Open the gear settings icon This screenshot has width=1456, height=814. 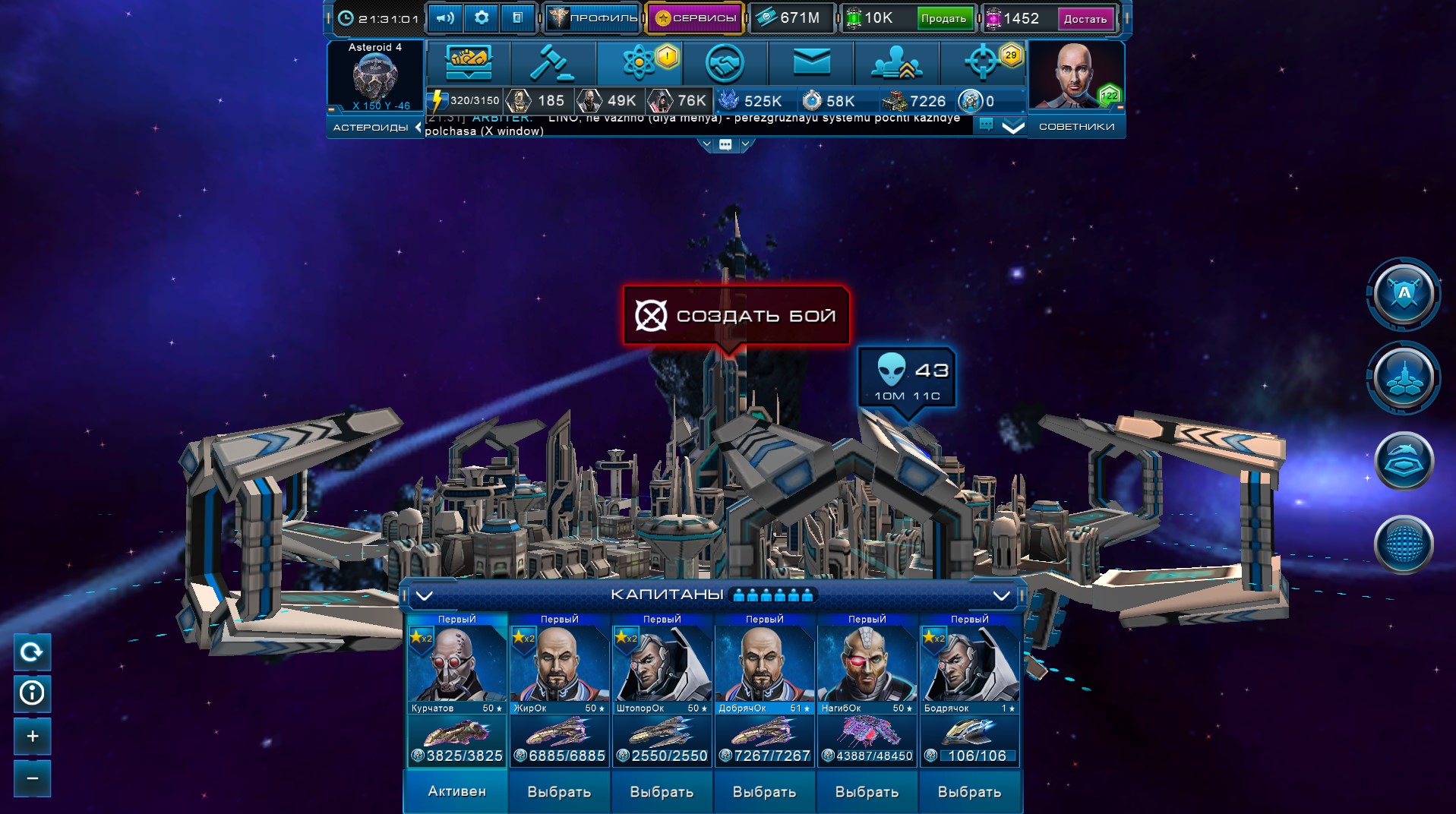(482, 17)
